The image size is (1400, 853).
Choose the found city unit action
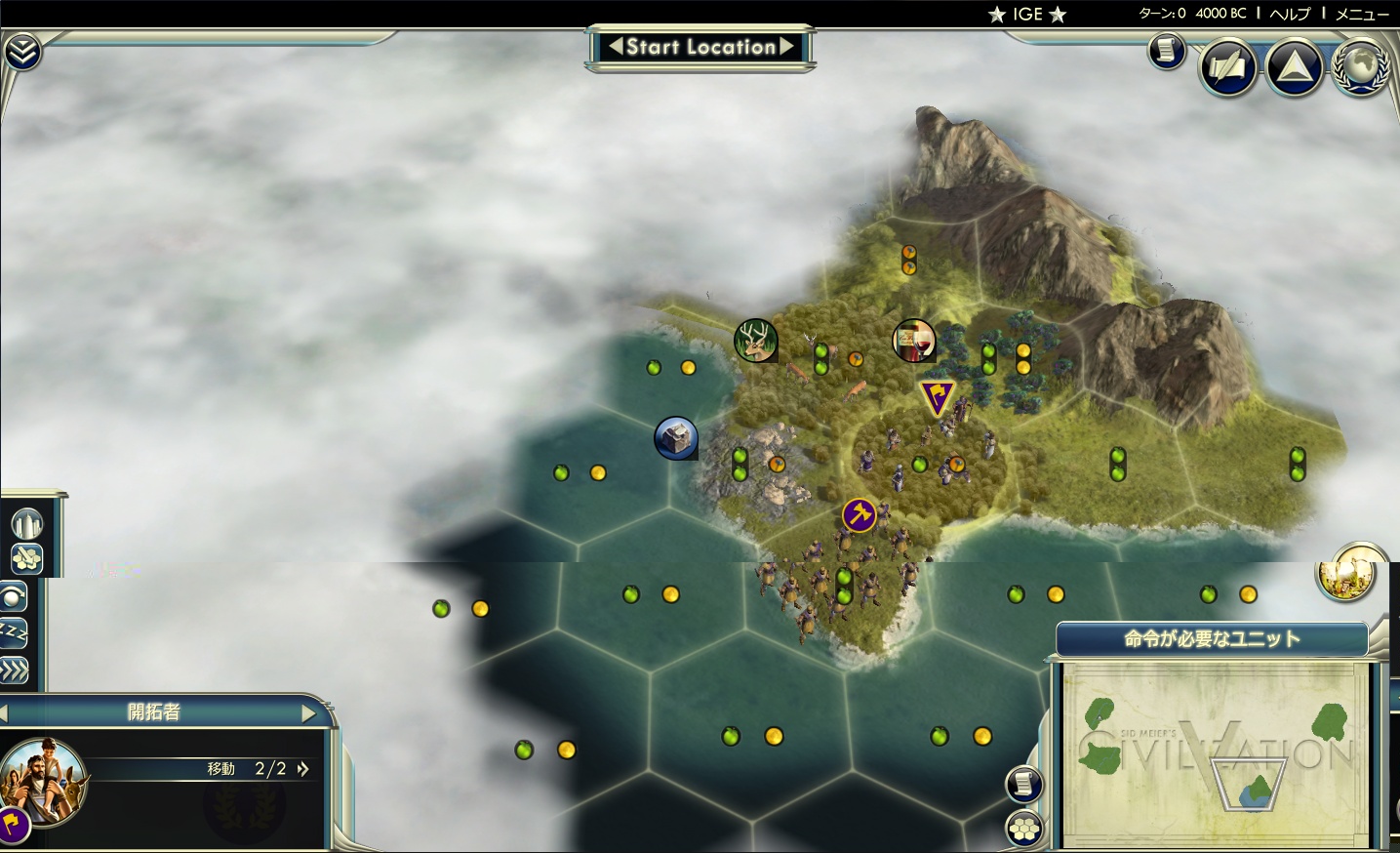click(27, 524)
